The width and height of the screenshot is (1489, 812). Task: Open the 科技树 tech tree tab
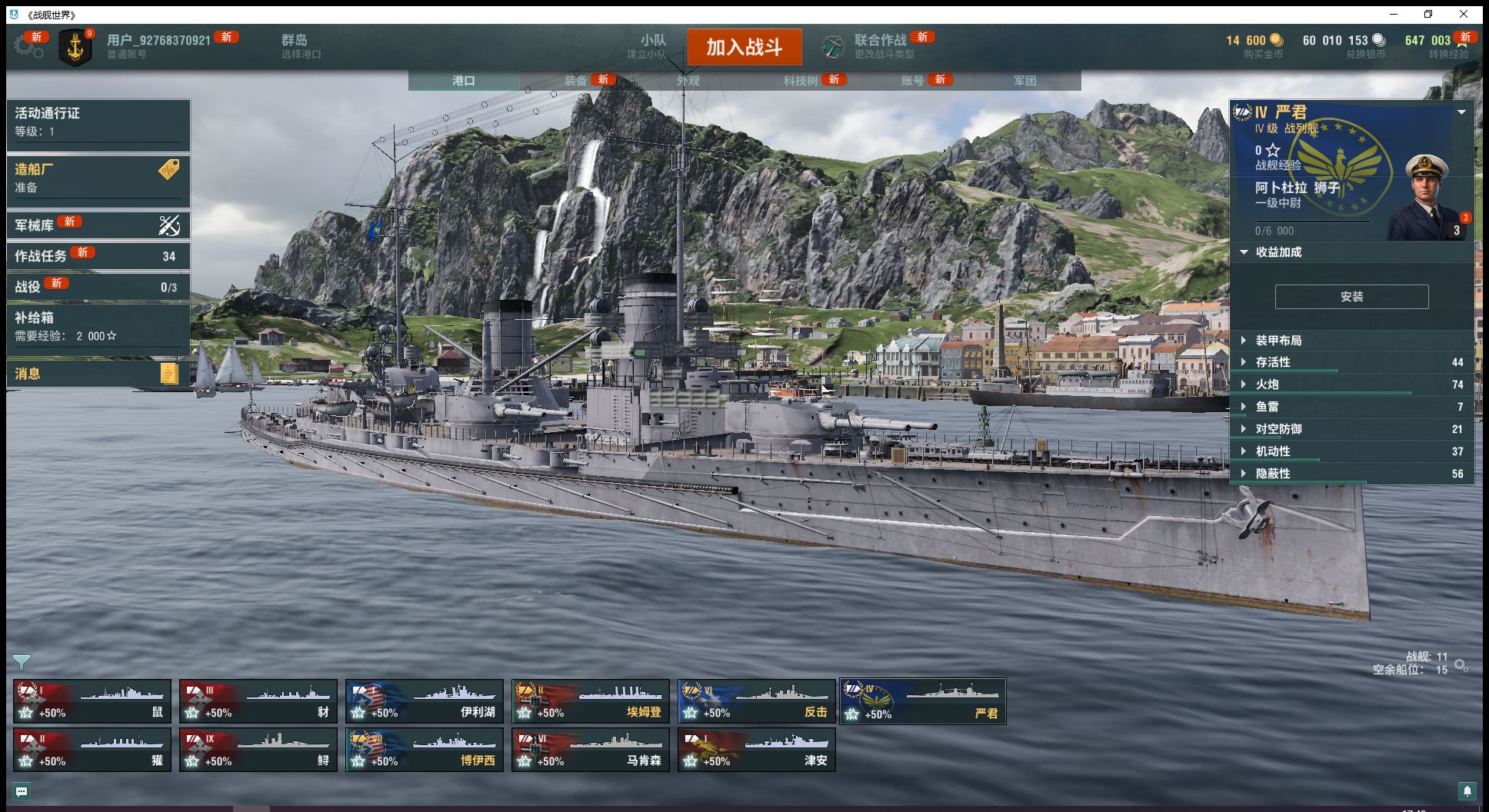coord(801,81)
